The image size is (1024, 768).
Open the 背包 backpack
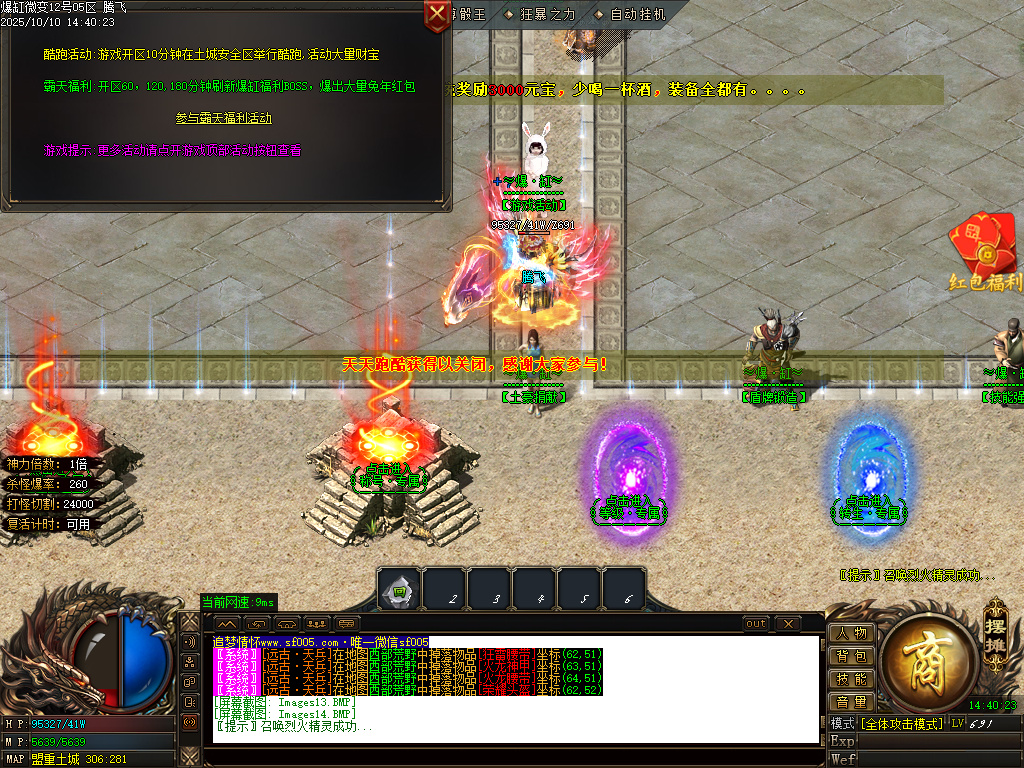click(851, 656)
